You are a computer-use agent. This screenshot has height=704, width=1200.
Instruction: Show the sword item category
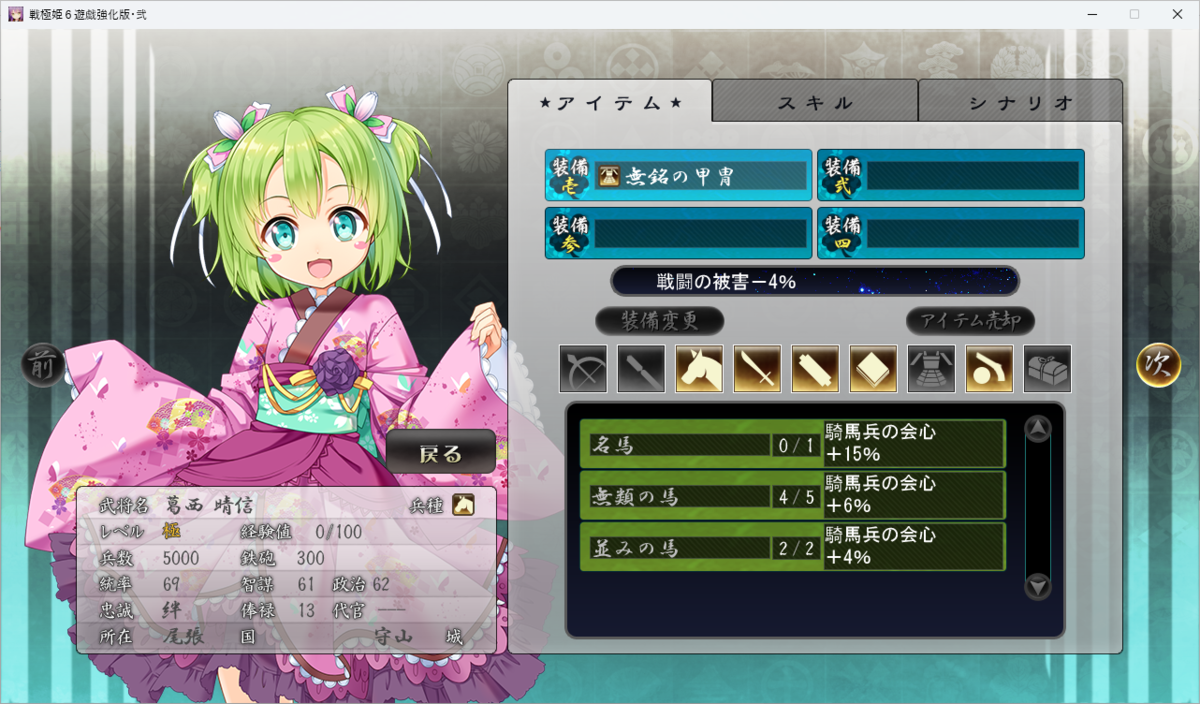(758, 369)
